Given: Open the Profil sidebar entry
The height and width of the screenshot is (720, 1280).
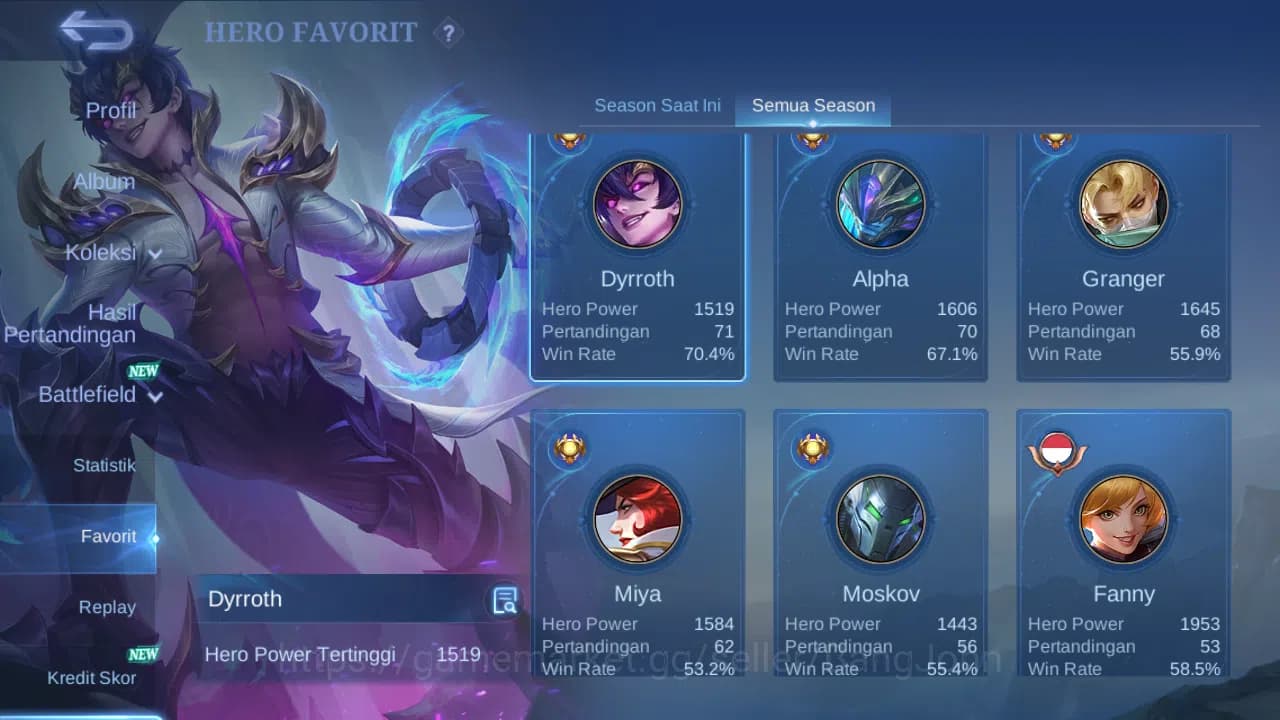Looking at the screenshot, I should 110,110.
